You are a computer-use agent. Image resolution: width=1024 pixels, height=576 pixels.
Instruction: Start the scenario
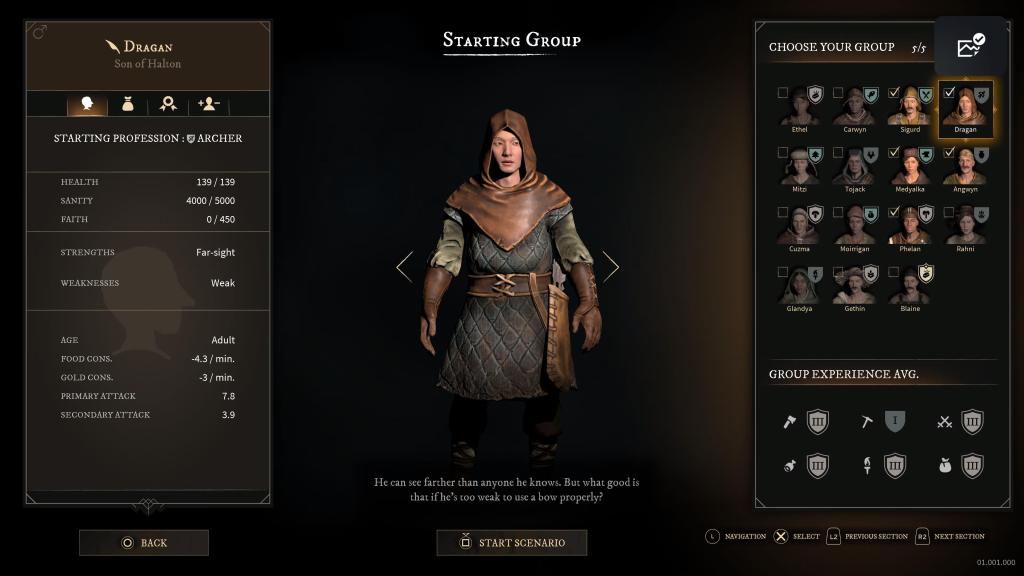[x=511, y=543]
